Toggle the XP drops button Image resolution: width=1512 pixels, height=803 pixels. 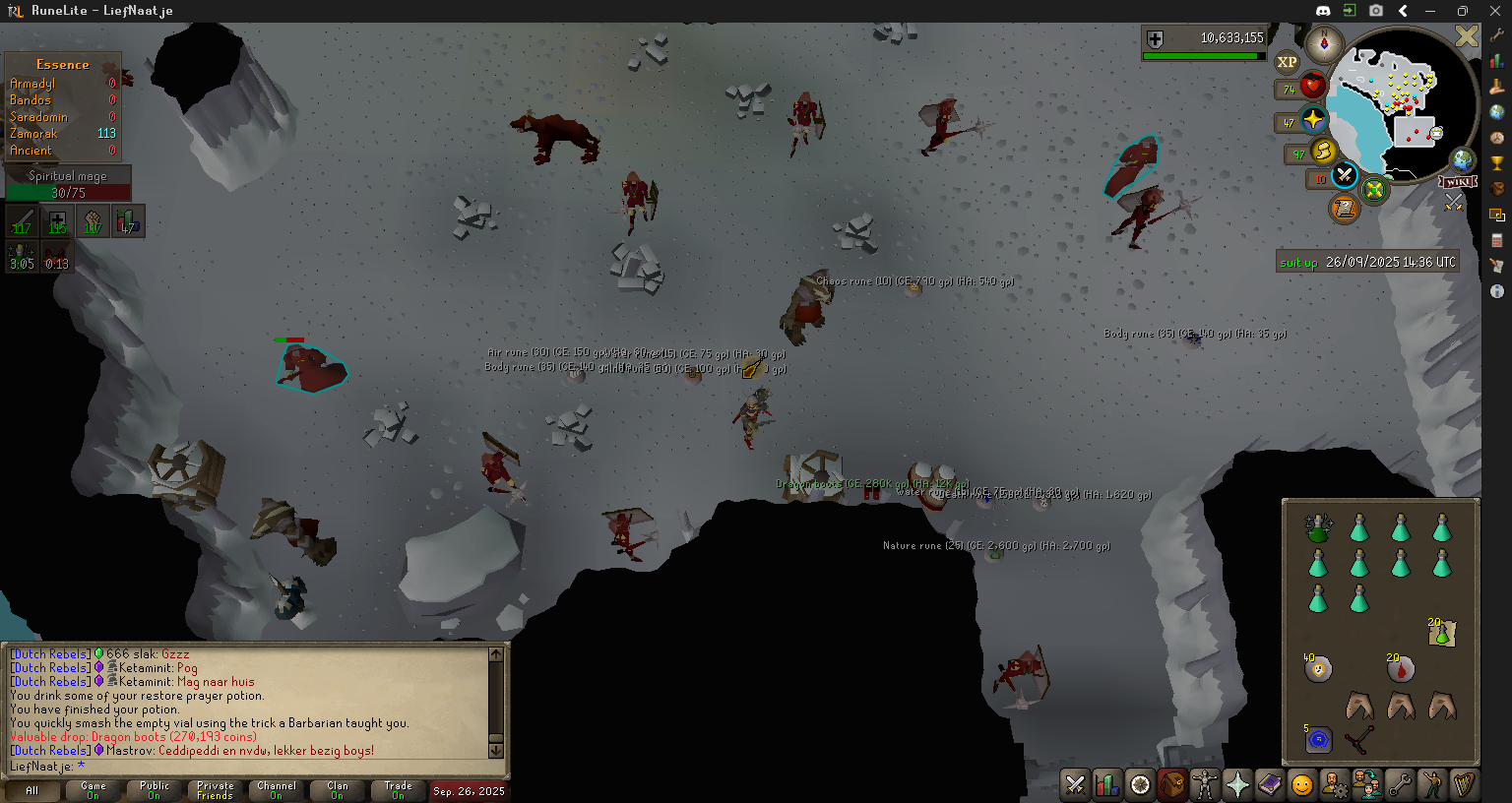pyautogui.click(x=1287, y=62)
